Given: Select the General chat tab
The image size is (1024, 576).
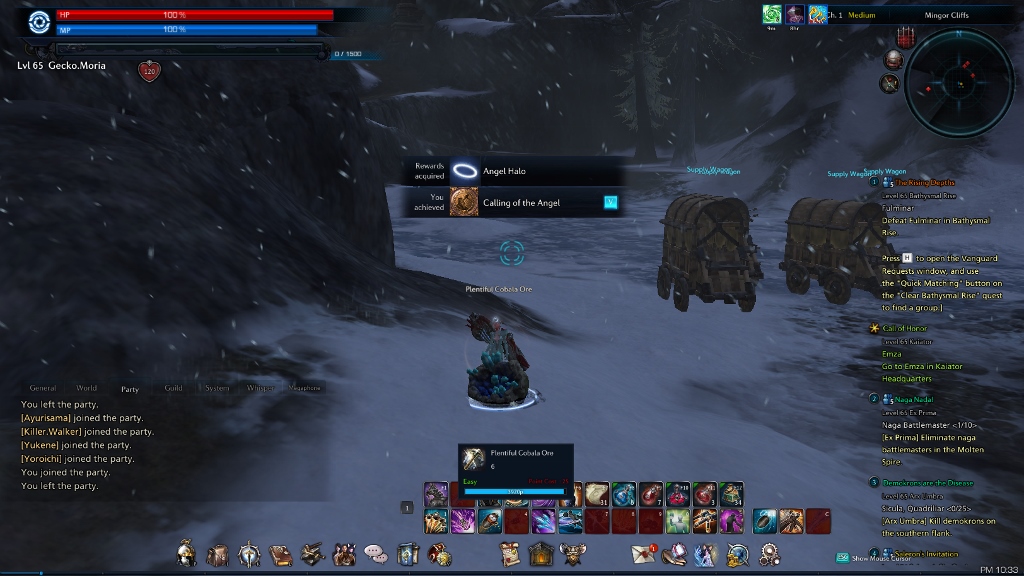Looking at the screenshot, I should pos(43,388).
